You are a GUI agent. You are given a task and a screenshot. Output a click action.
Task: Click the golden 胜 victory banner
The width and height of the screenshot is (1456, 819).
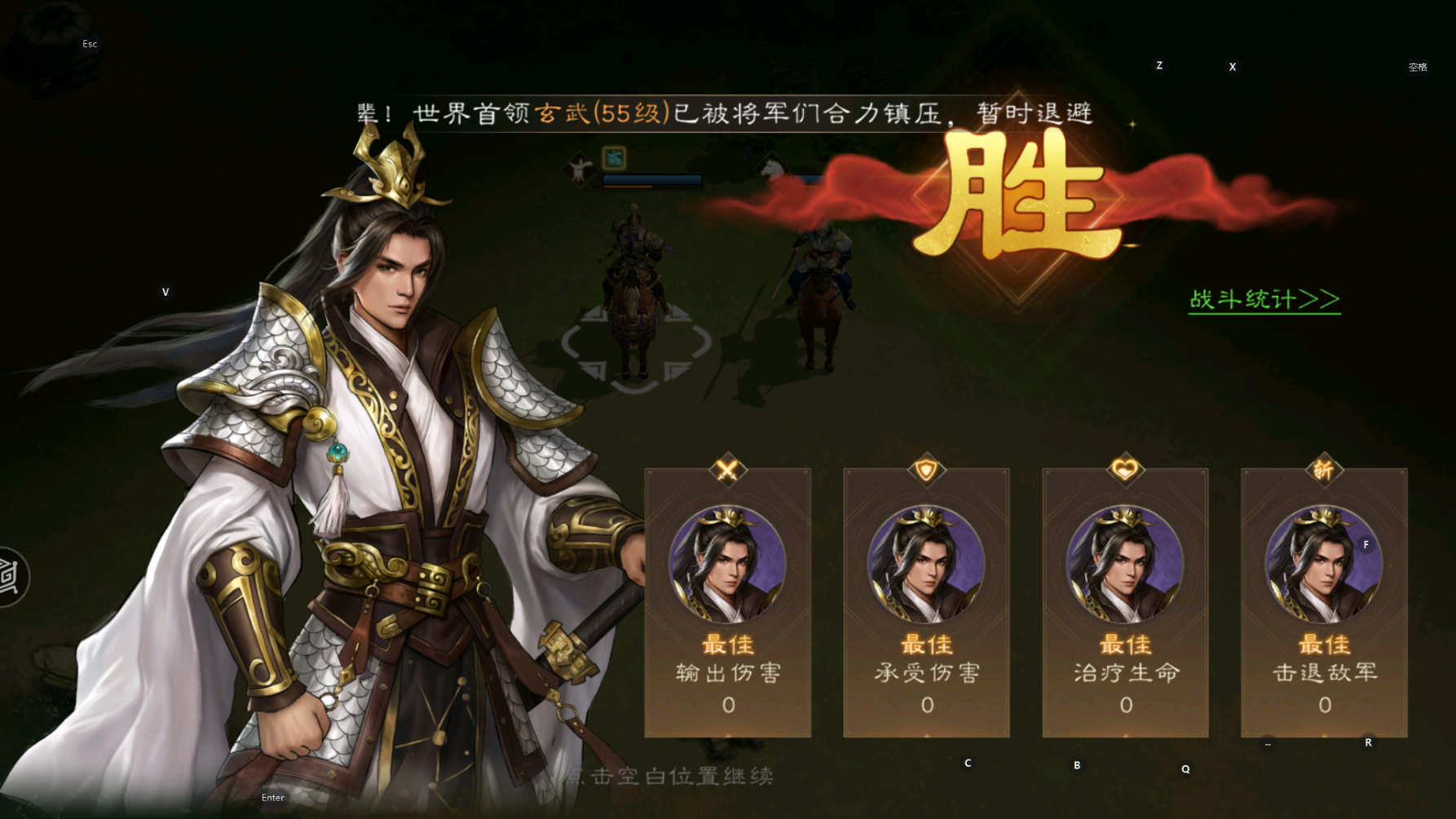click(1019, 196)
